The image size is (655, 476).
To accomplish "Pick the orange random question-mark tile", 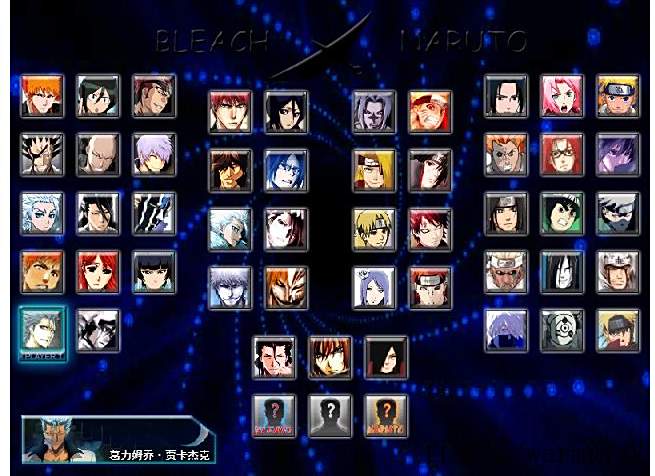I will point(385,414).
